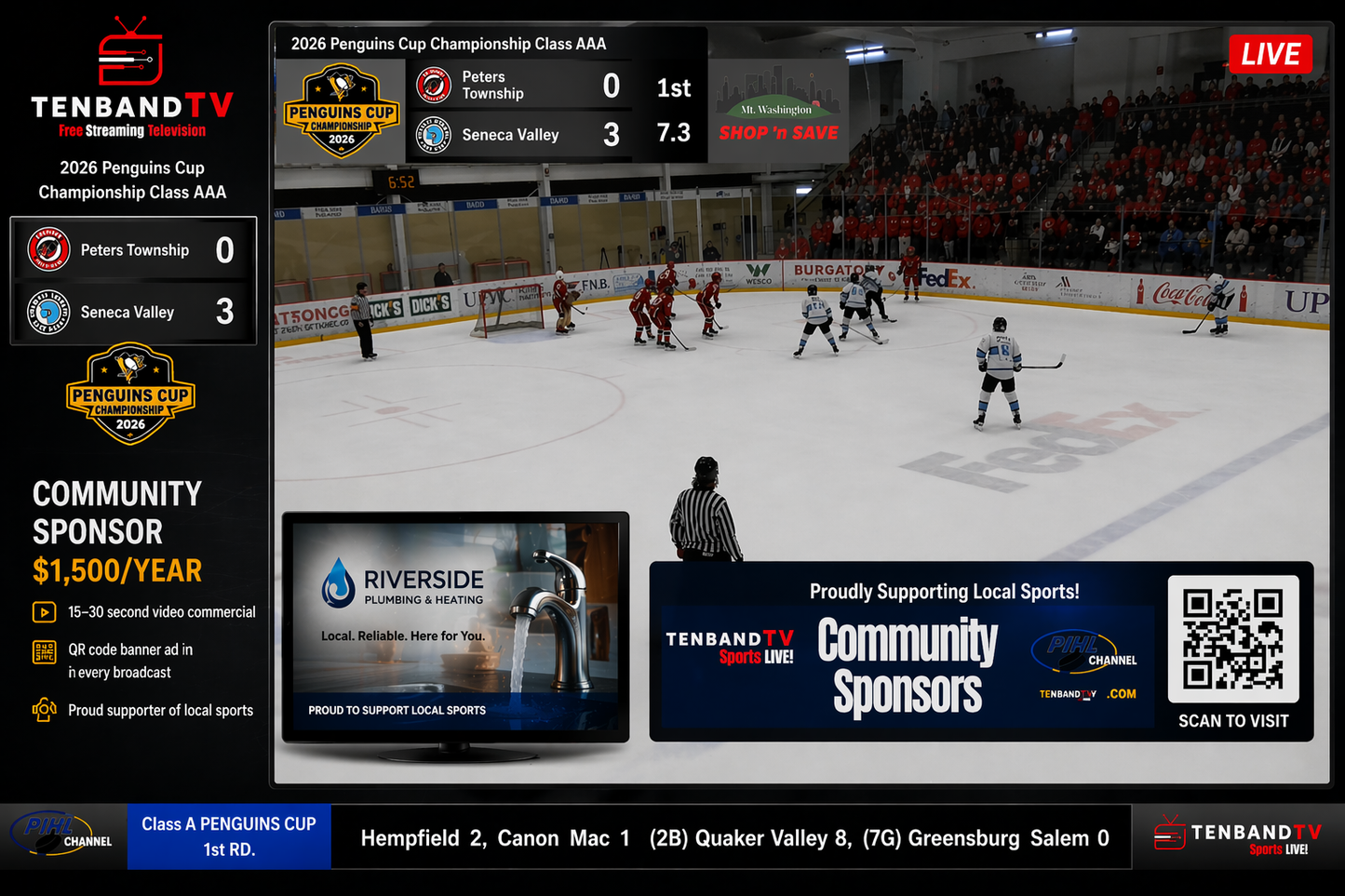Select the Riverside Plumbing & Heating ad
Screen dimensions: 1345x896
(455, 626)
